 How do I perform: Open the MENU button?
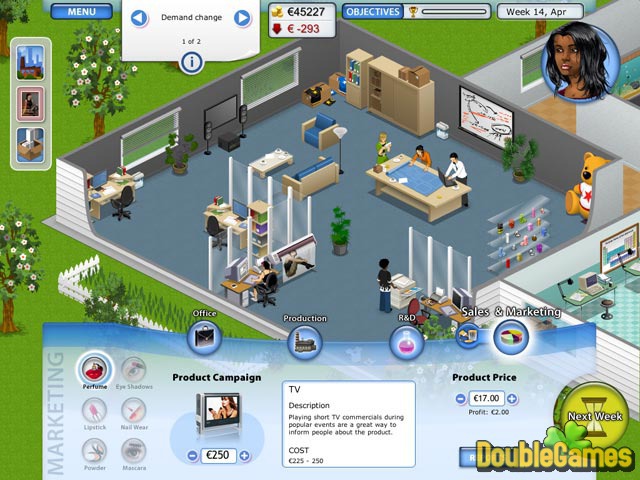[82, 12]
